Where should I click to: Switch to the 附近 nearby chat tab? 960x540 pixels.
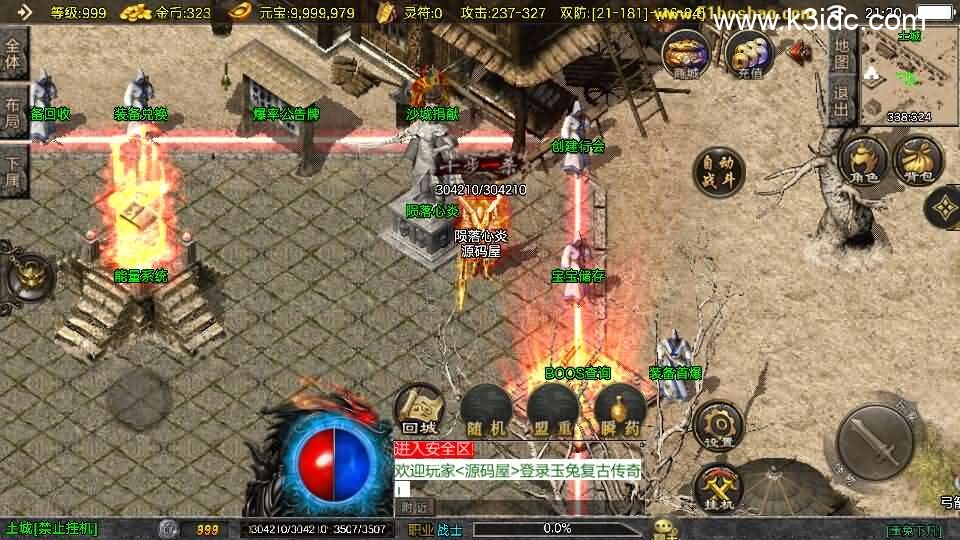[x=413, y=506]
